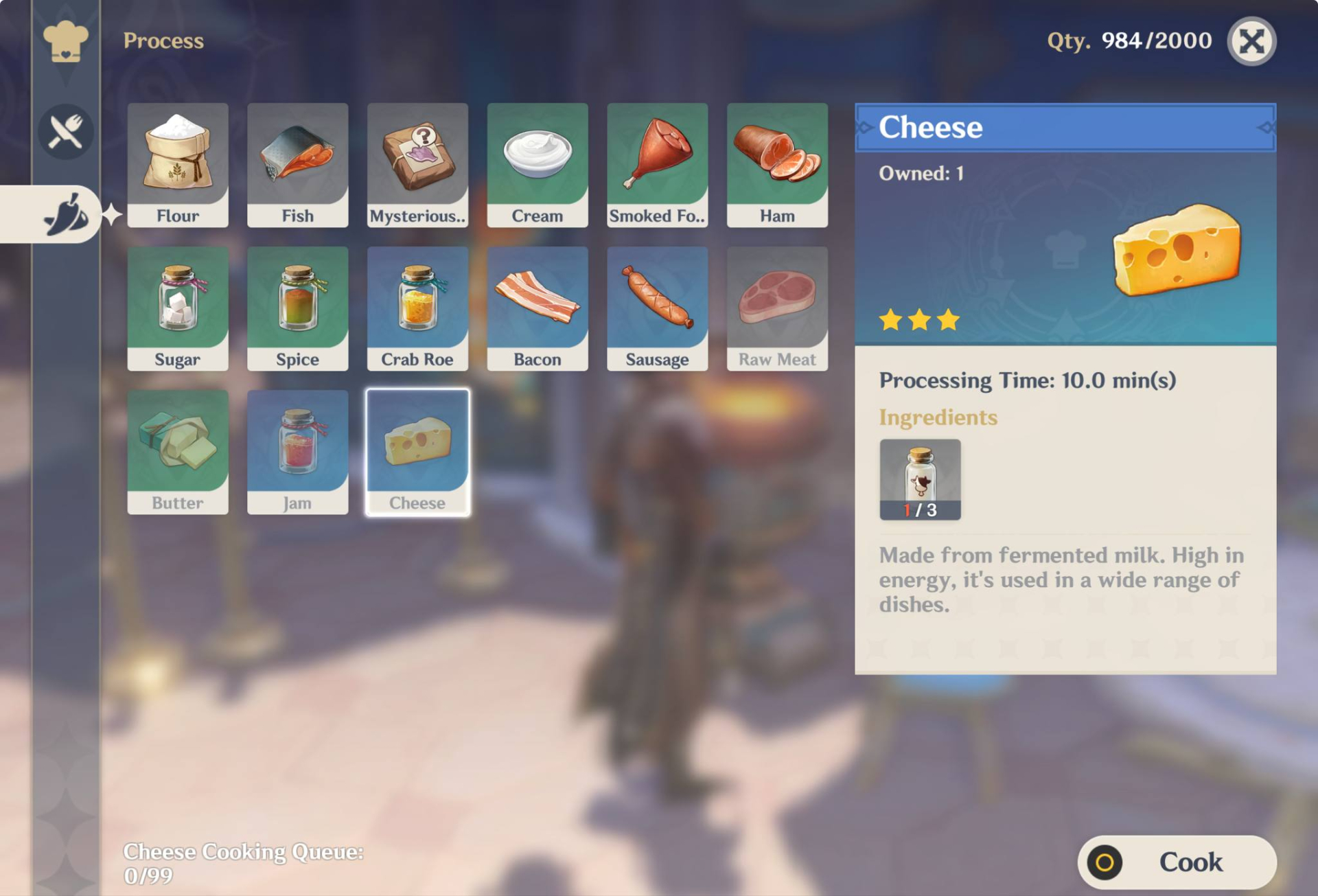This screenshot has height=896, width=1318.
Task: Select the Ham recipe tile
Action: tap(777, 165)
